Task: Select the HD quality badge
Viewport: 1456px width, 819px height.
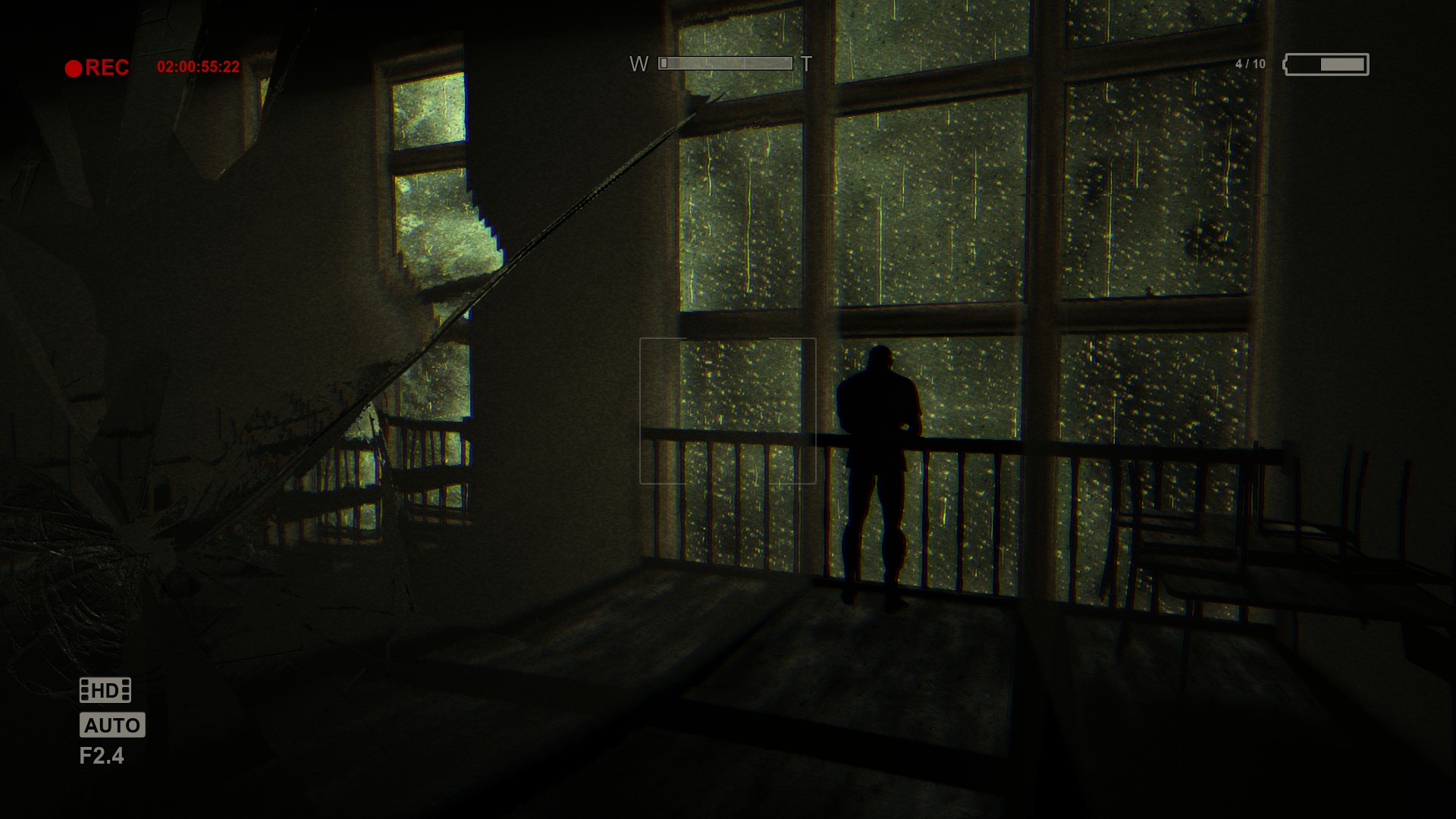Action: (x=105, y=690)
